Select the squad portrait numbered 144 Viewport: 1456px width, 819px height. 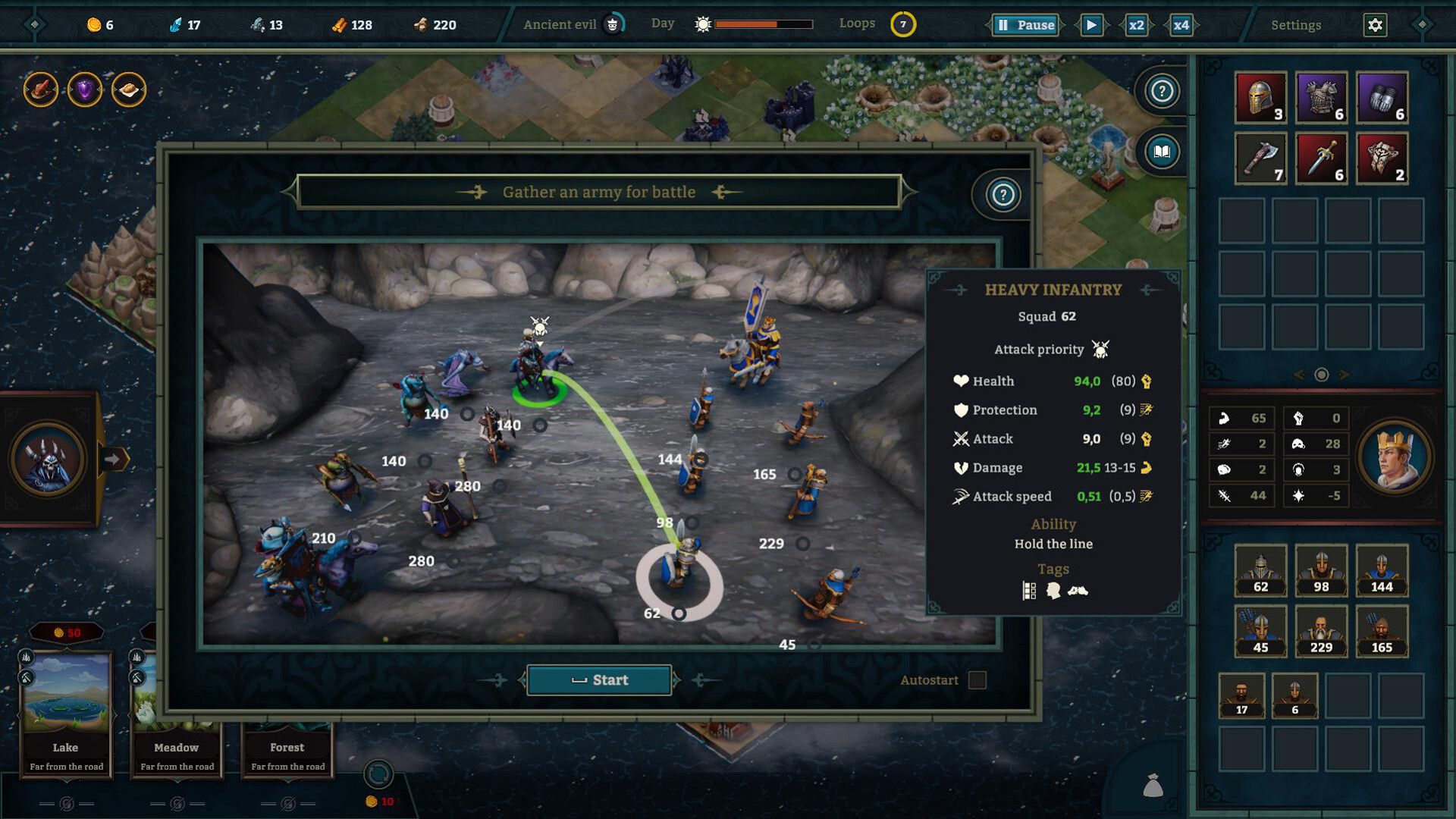1382,570
